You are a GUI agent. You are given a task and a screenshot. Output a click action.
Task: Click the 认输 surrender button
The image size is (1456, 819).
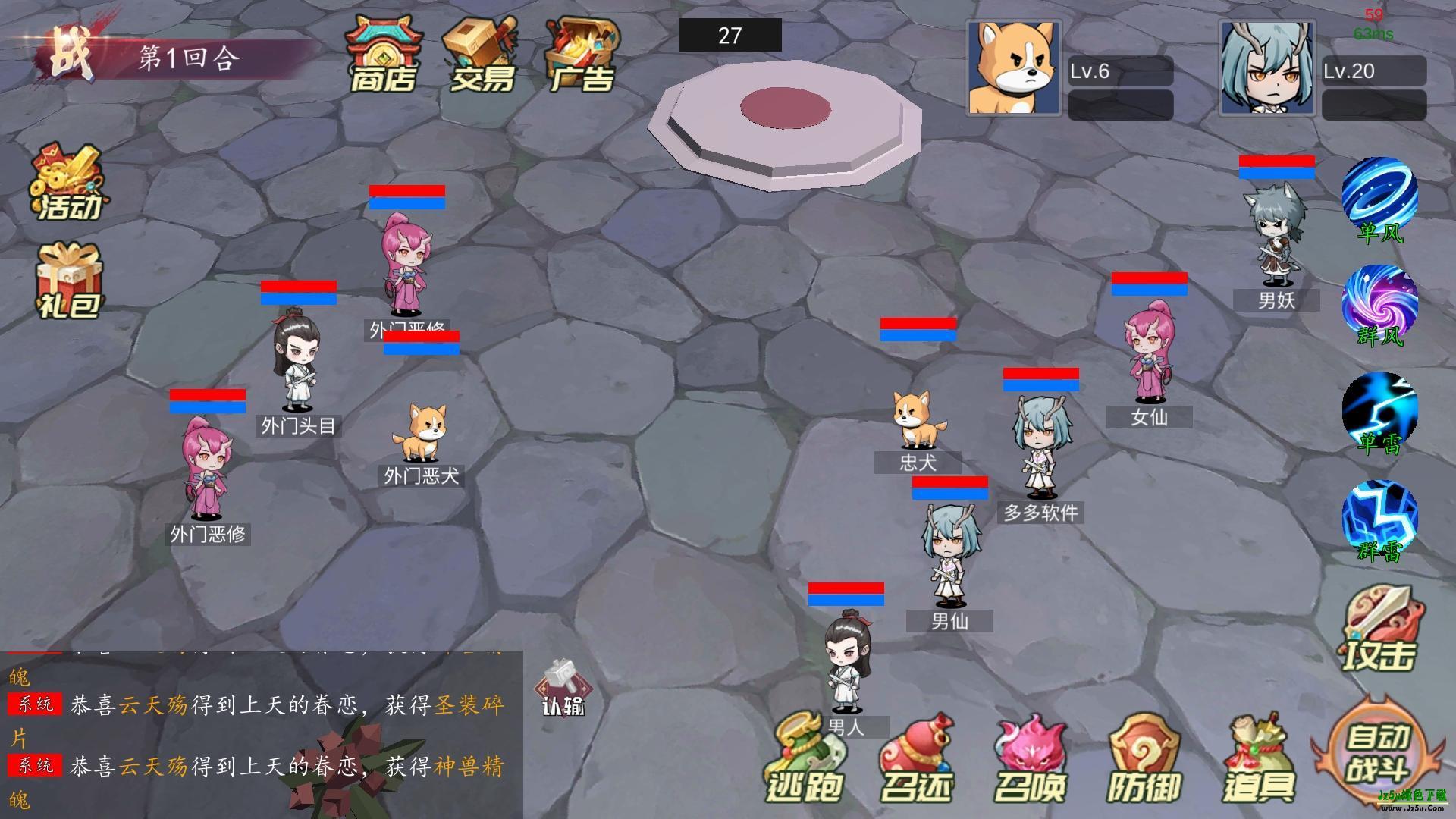click(563, 689)
